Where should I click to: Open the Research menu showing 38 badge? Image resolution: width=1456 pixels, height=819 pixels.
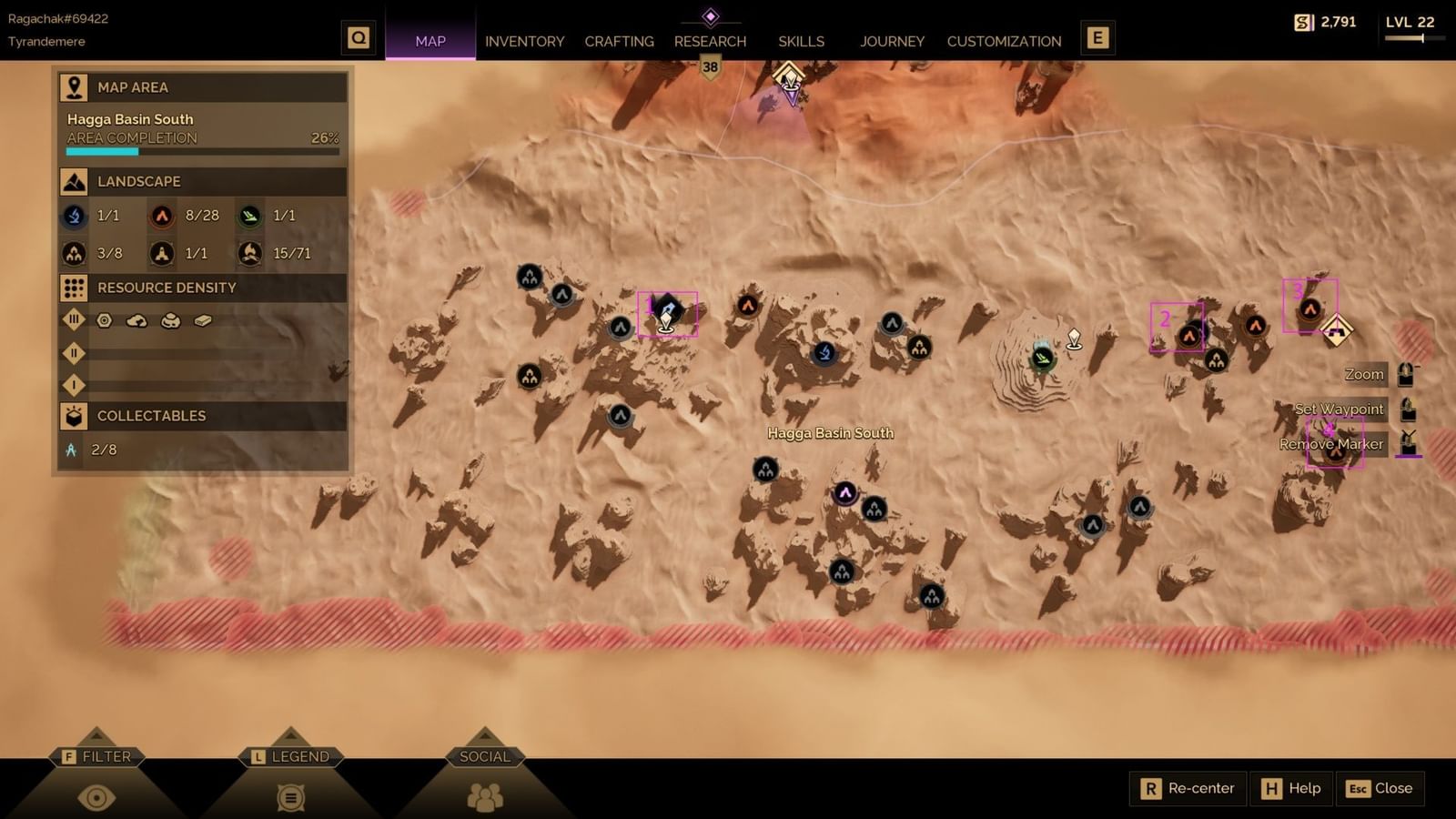710,41
